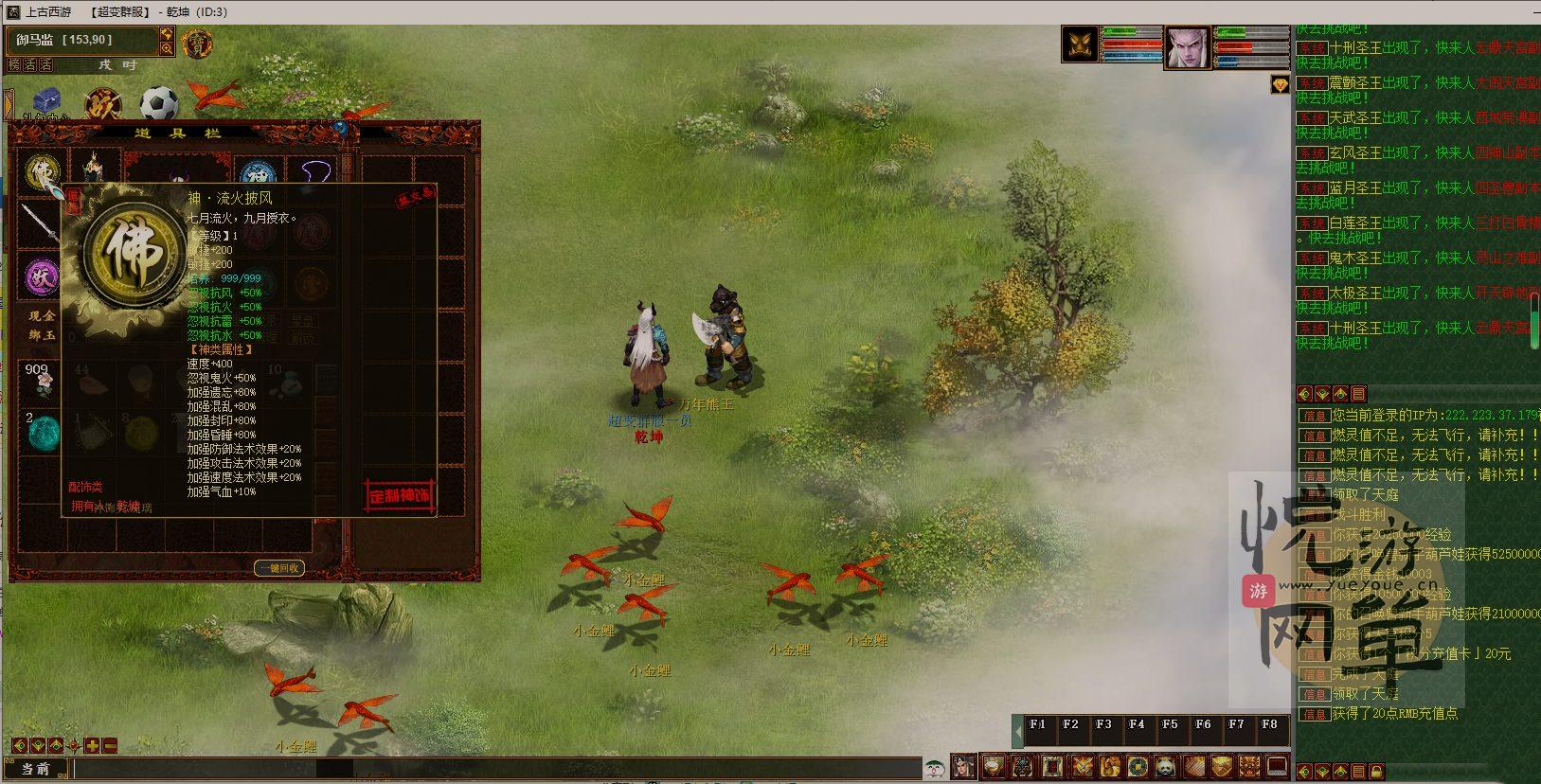
Task: Click the orange gem icon under portraits
Action: [x=1280, y=85]
